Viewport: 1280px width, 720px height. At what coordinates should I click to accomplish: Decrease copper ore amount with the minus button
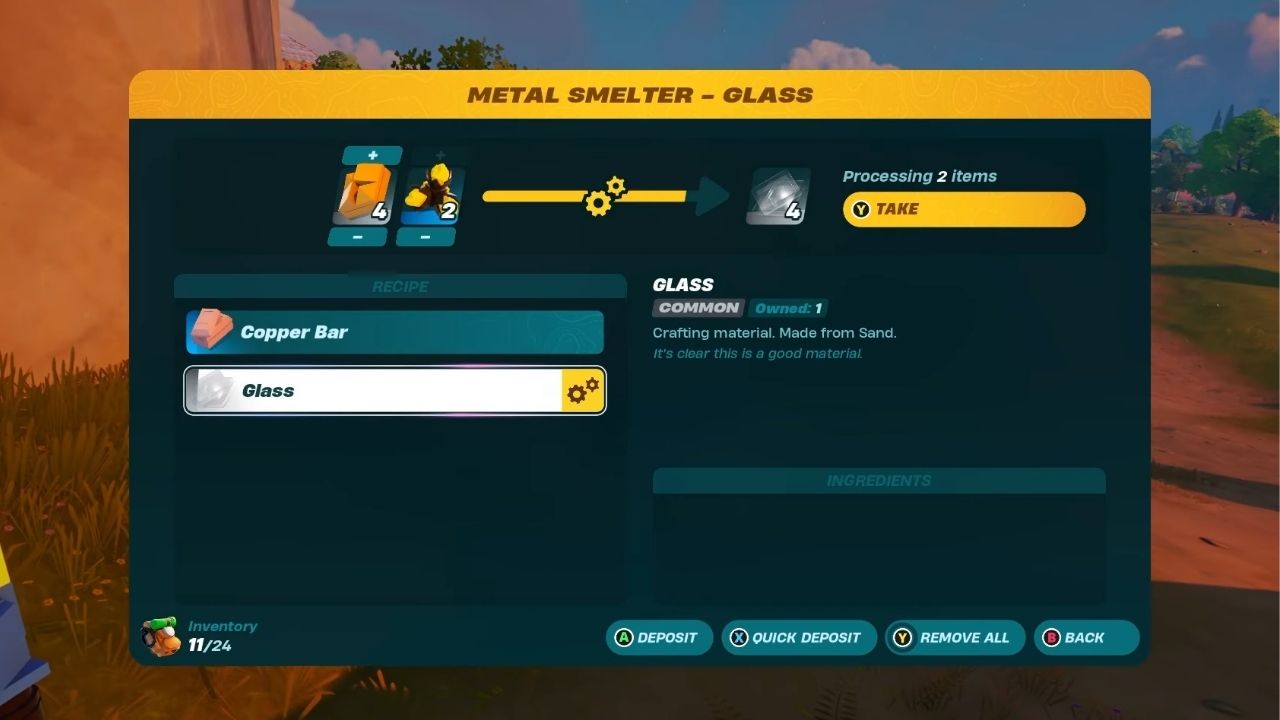click(x=360, y=236)
